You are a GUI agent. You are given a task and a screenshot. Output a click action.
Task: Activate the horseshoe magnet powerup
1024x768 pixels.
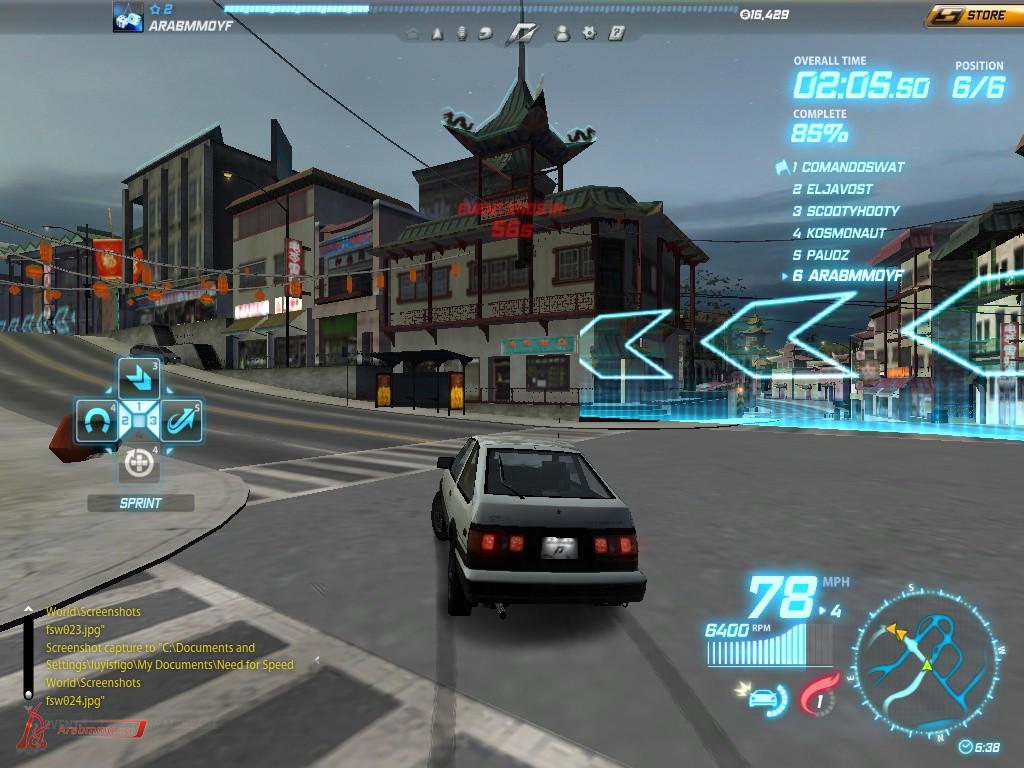pyautogui.click(x=97, y=421)
